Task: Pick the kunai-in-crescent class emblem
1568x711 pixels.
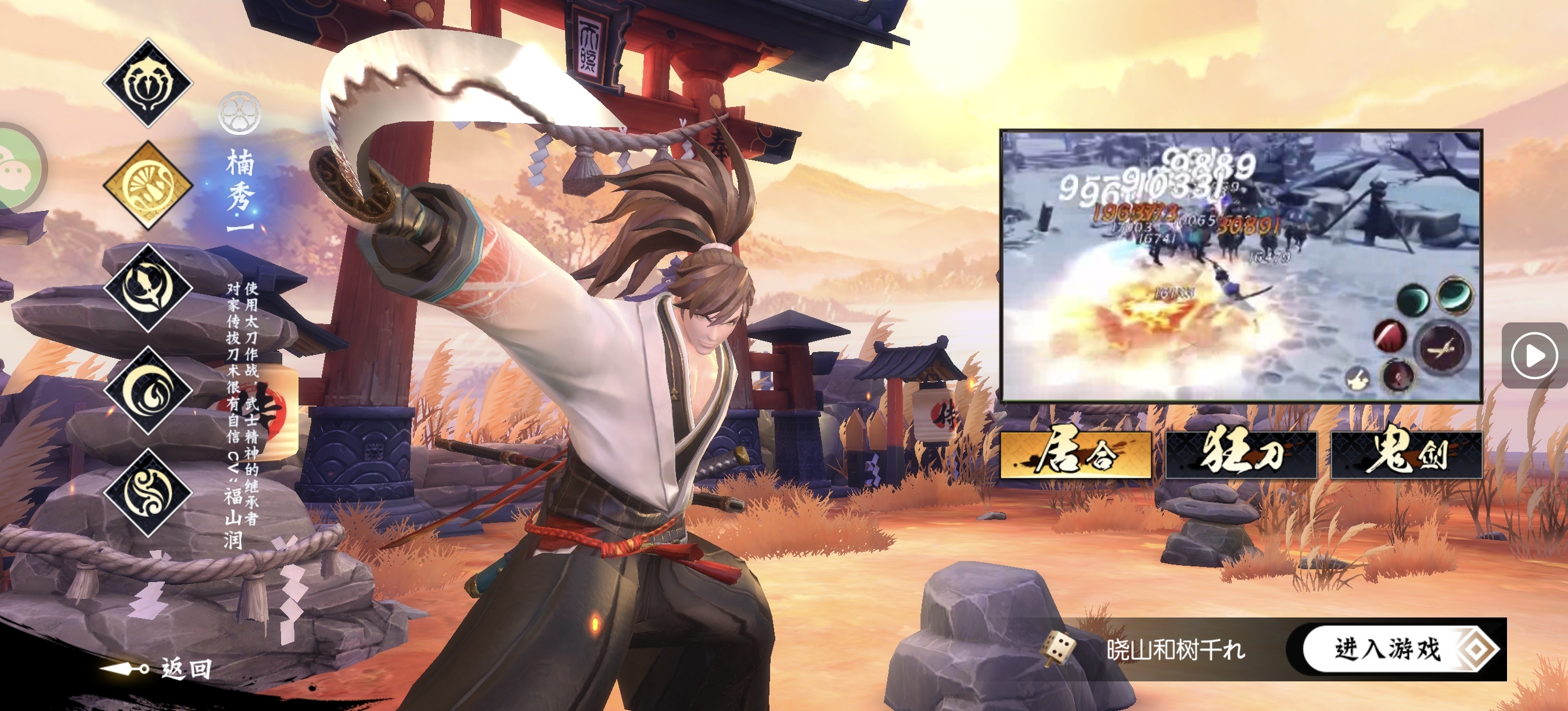Action: (148, 288)
